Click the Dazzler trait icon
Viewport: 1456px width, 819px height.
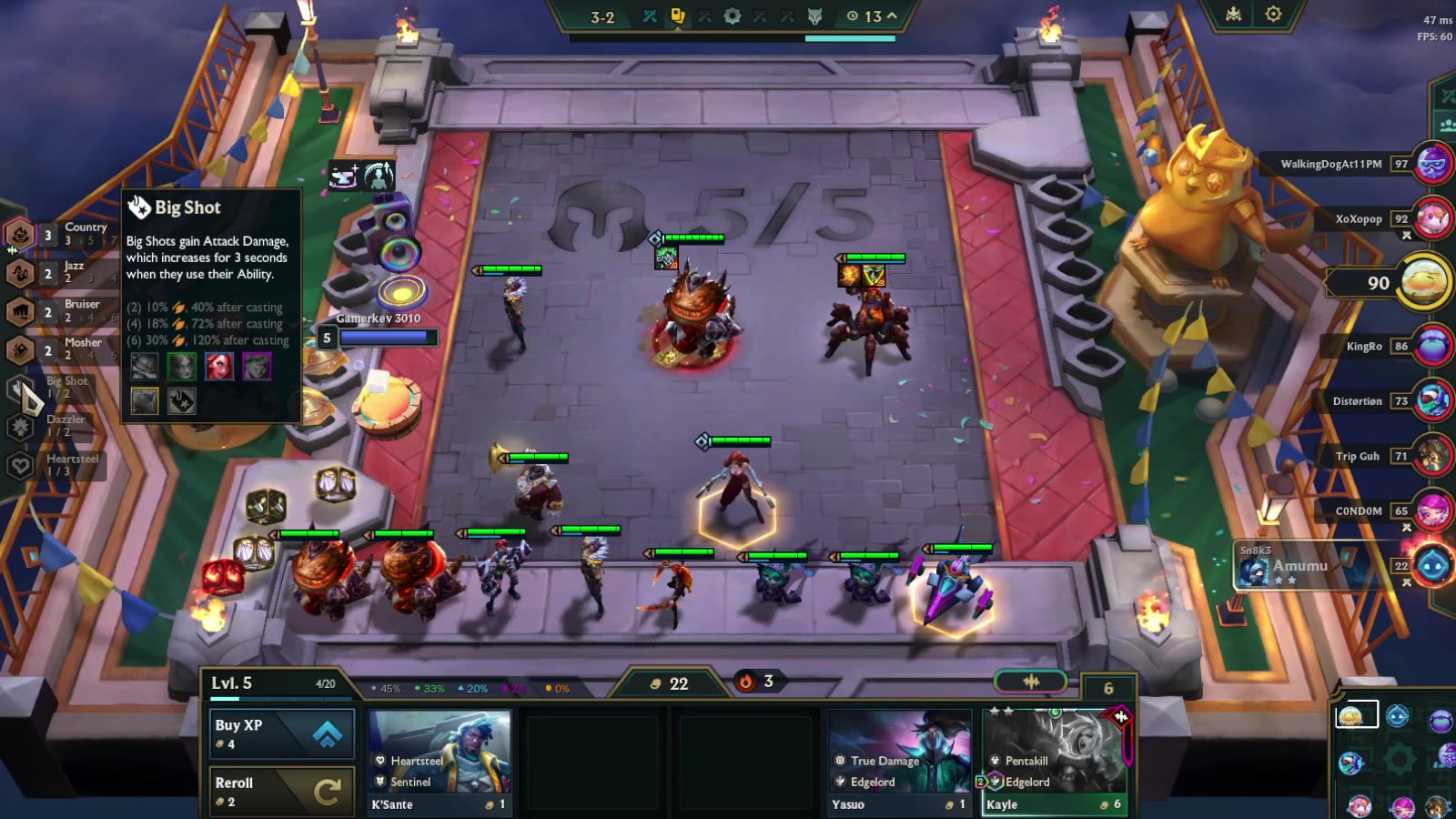20,426
